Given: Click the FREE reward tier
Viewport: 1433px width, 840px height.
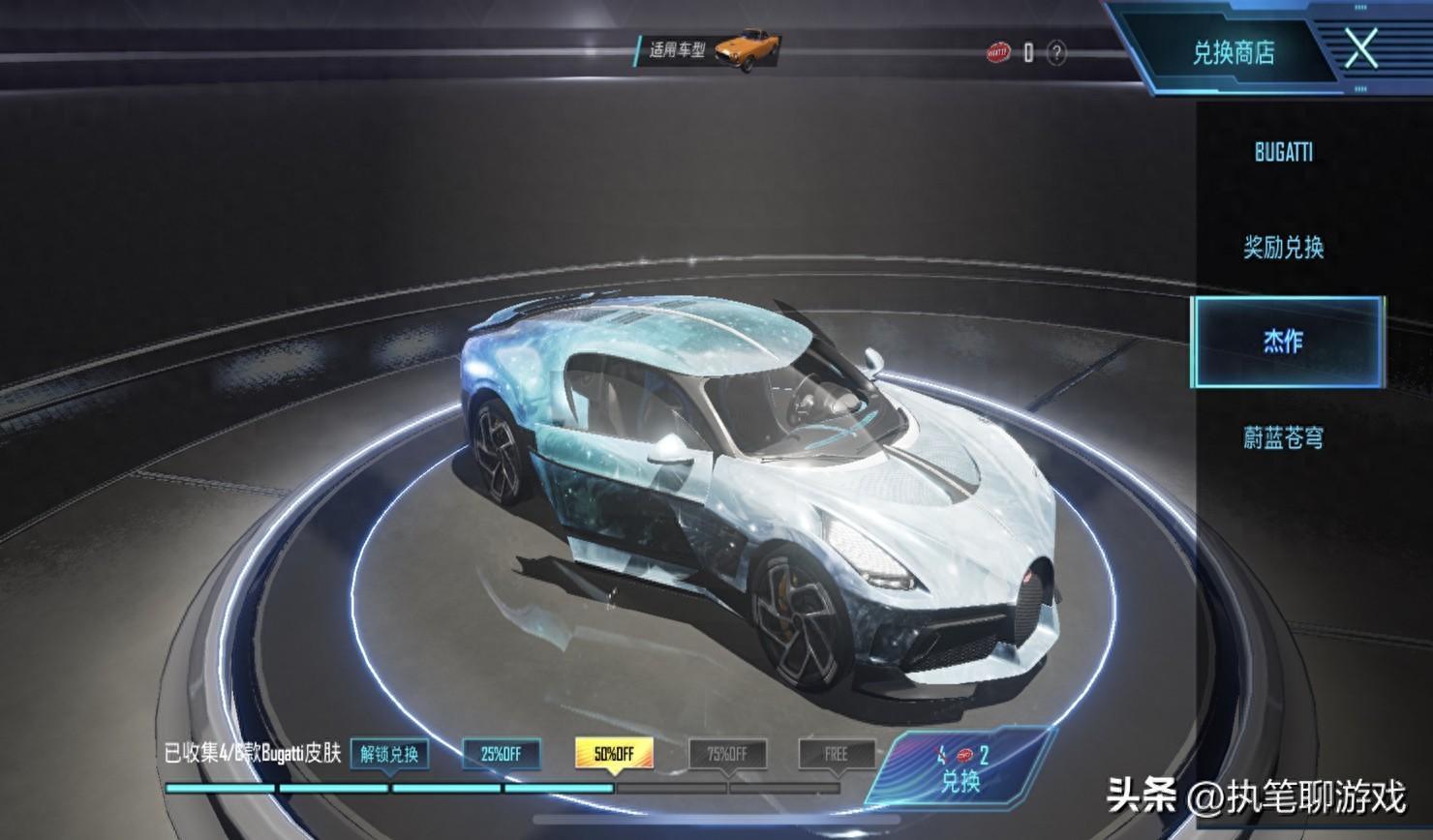Looking at the screenshot, I should point(837,754).
